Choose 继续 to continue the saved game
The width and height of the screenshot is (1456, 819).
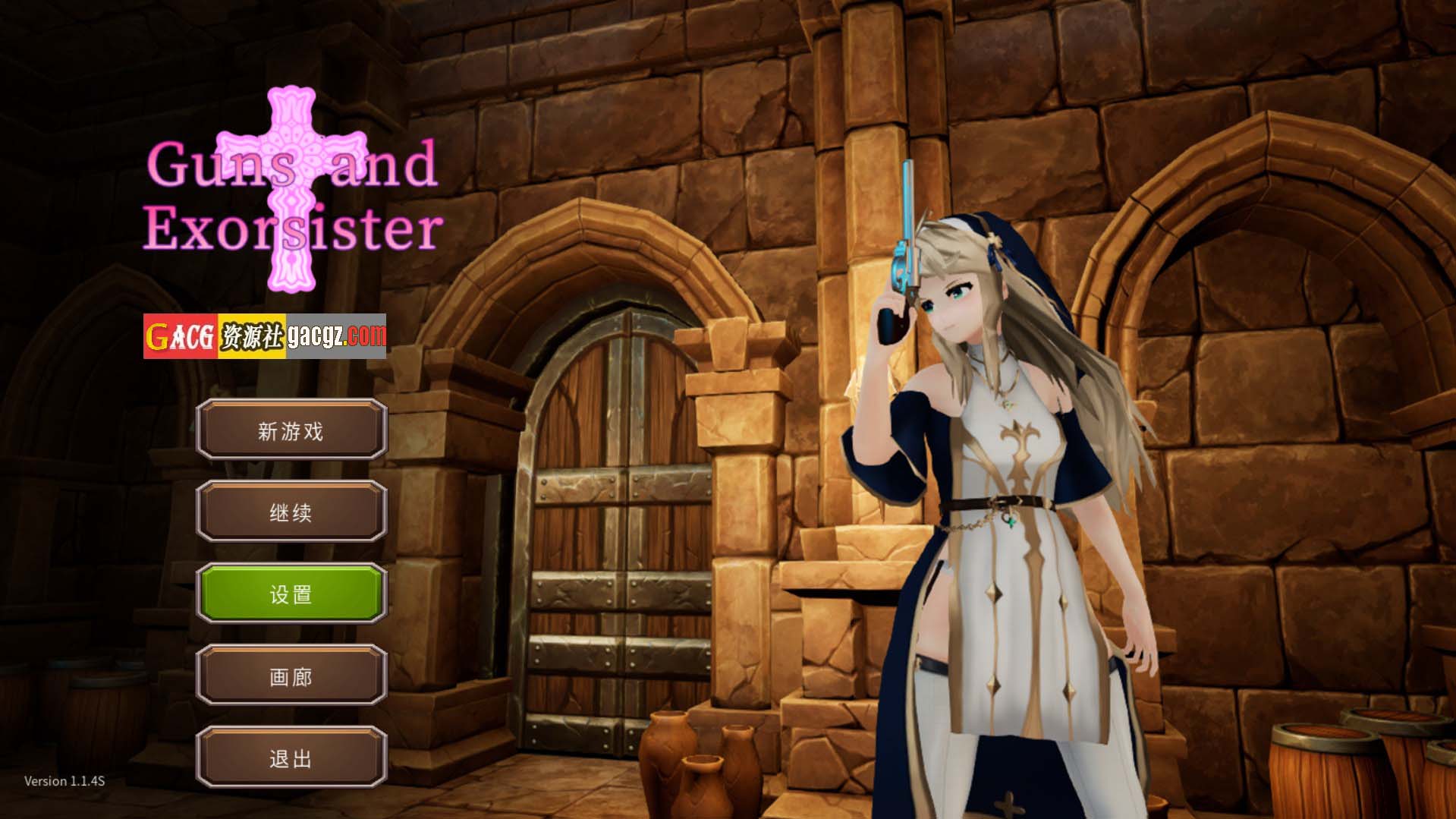point(291,512)
